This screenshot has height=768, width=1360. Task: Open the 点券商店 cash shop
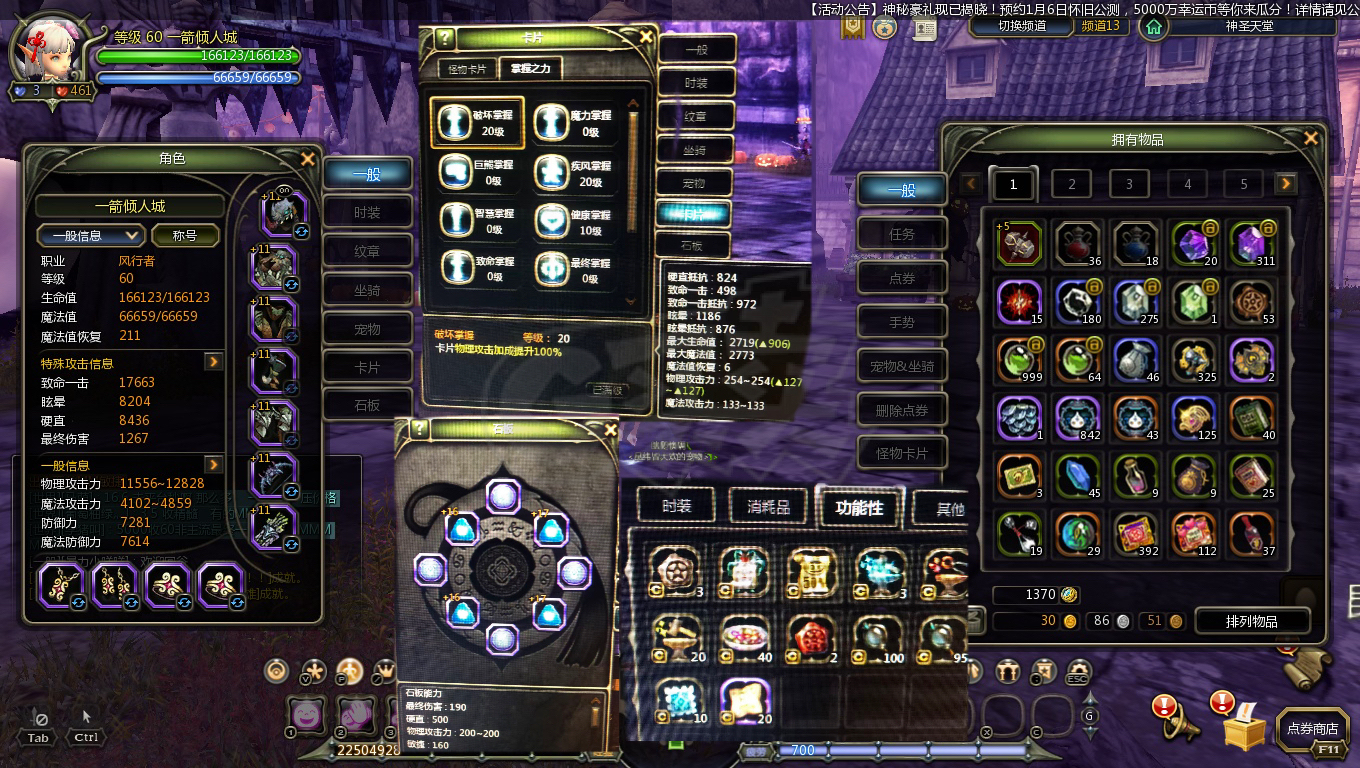point(1312,729)
